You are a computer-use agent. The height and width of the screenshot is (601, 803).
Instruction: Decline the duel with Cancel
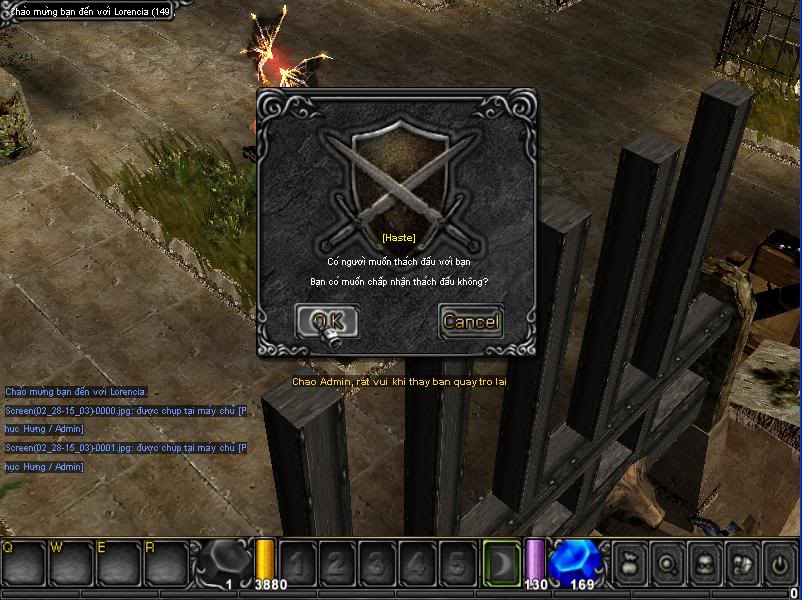470,321
